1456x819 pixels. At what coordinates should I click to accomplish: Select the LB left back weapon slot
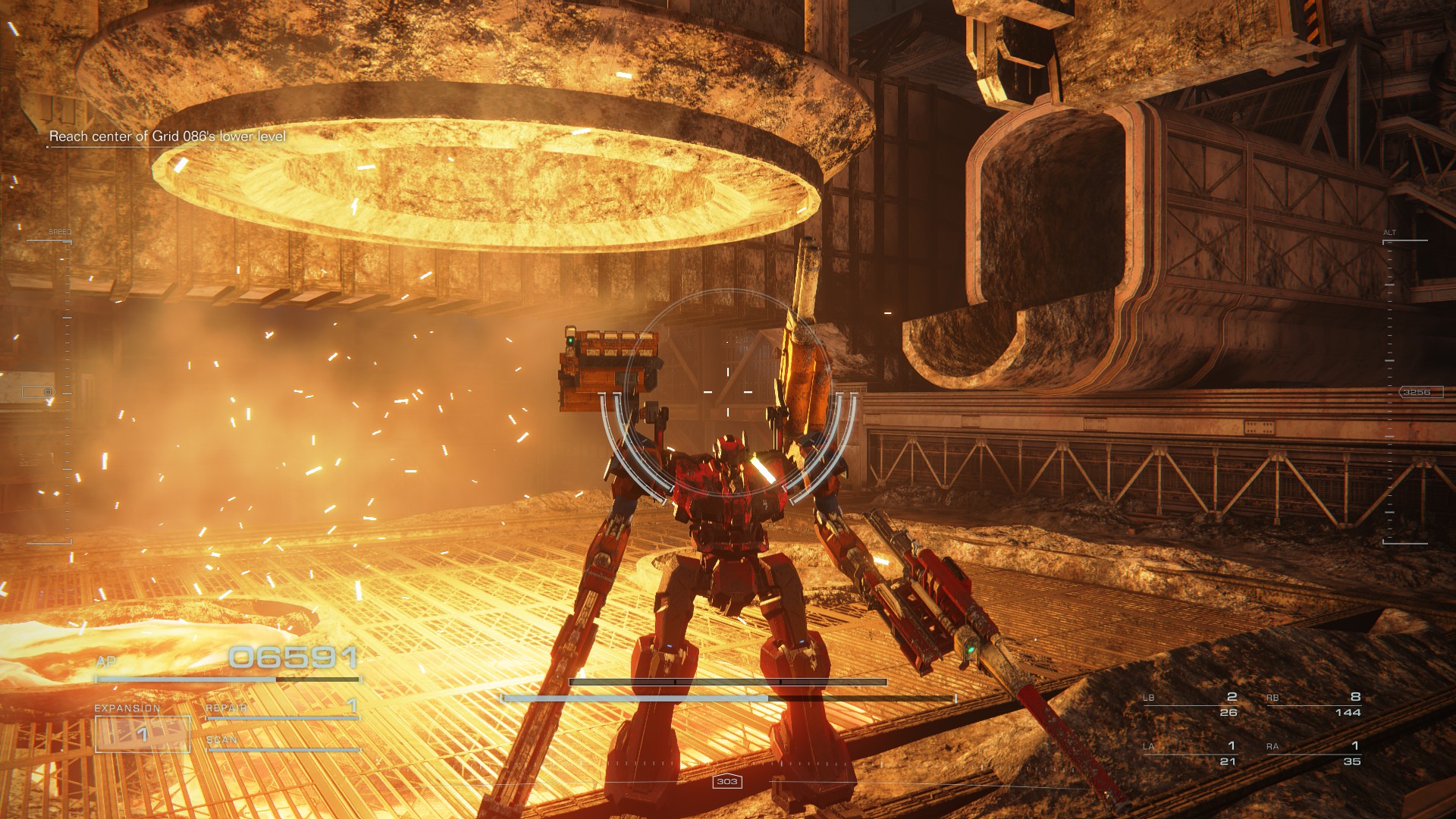[1191, 704]
